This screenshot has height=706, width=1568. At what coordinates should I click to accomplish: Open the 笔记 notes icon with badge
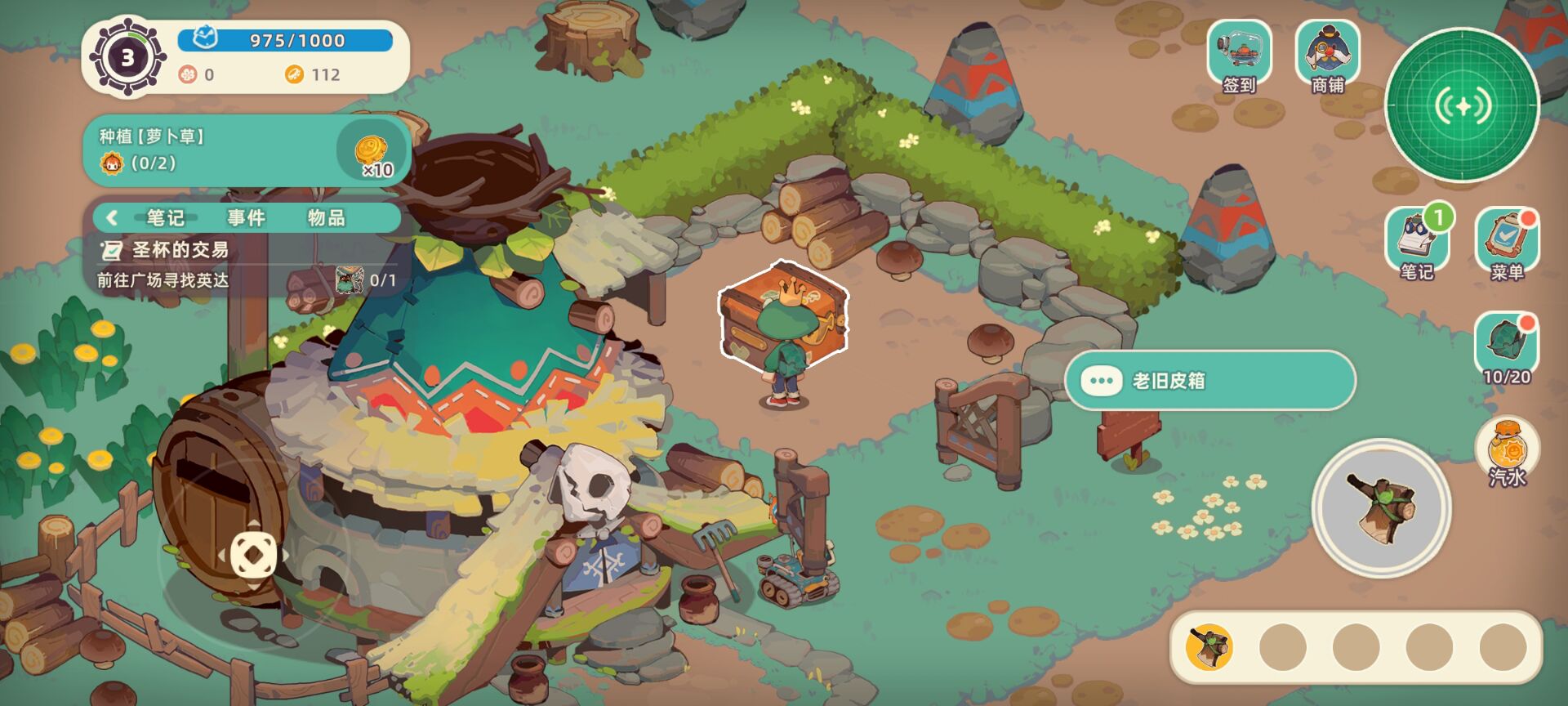pyautogui.click(x=1417, y=241)
